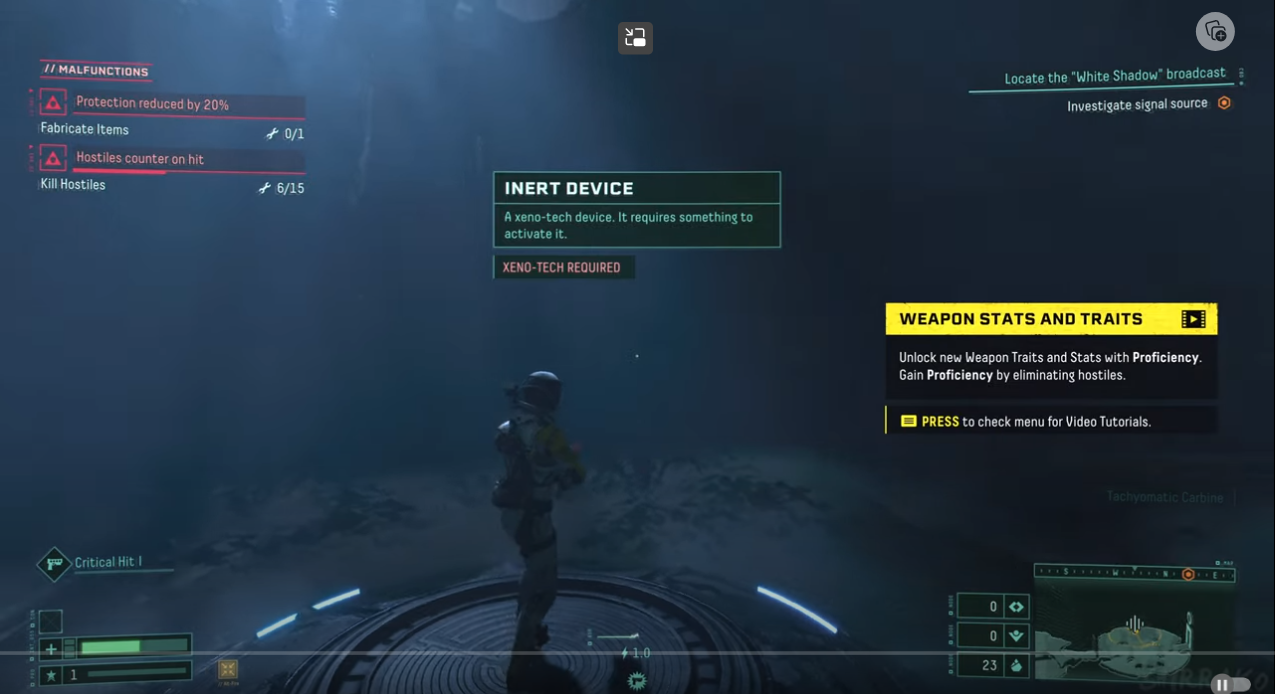This screenshot has width=1275, height=694.
Task: Select the Hostiles counter on hit malfunction
Action: click(140, 159)
